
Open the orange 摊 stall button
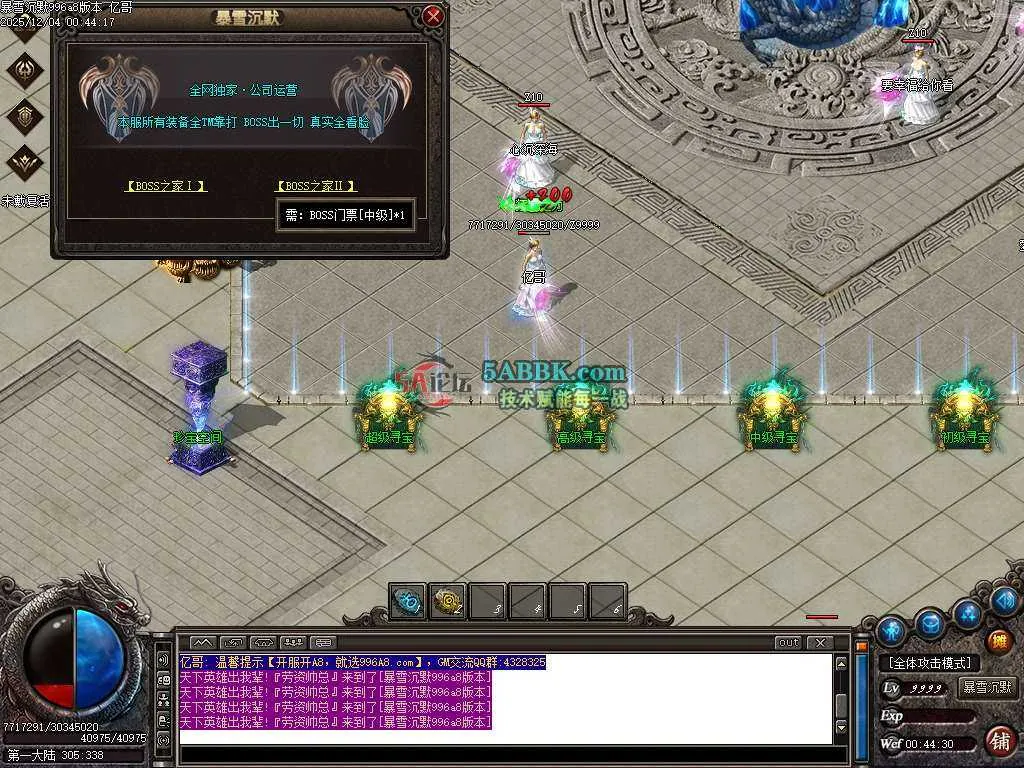998,641
